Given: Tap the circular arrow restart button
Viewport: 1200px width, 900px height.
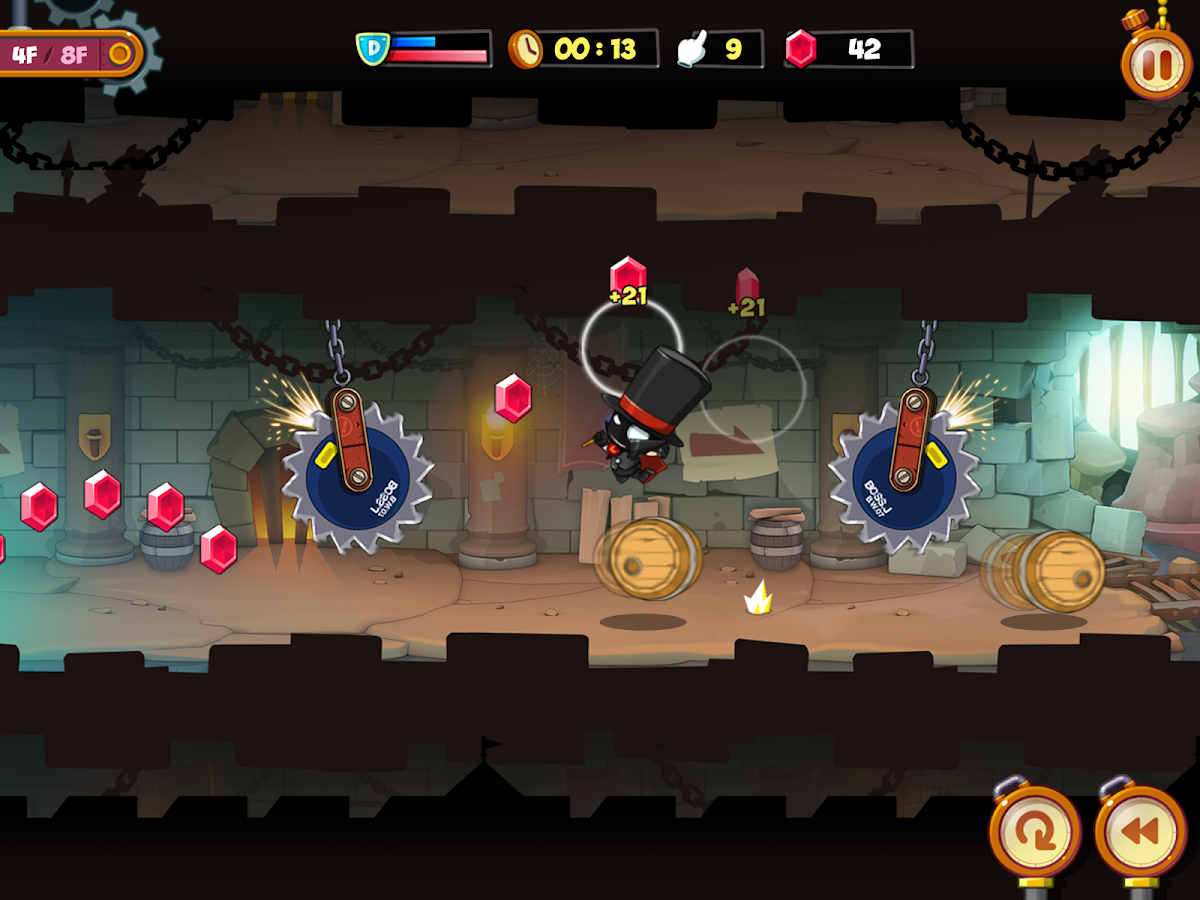Looking at the screenshot, I should (x=1034, y=832).
